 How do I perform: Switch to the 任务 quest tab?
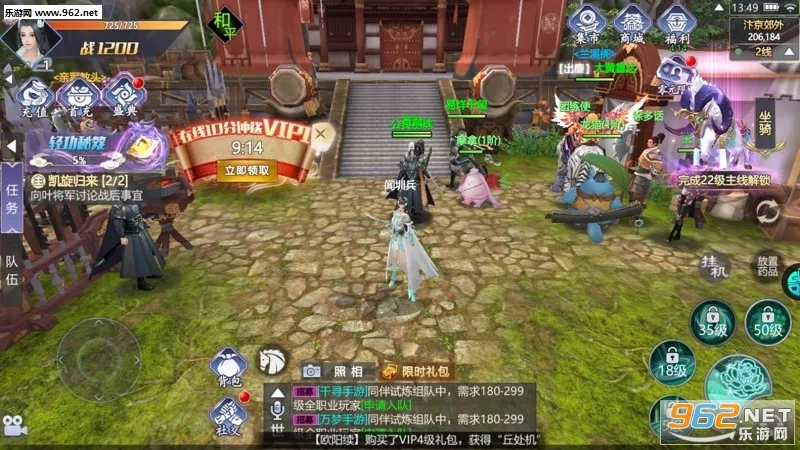click(x=12, y=194)
